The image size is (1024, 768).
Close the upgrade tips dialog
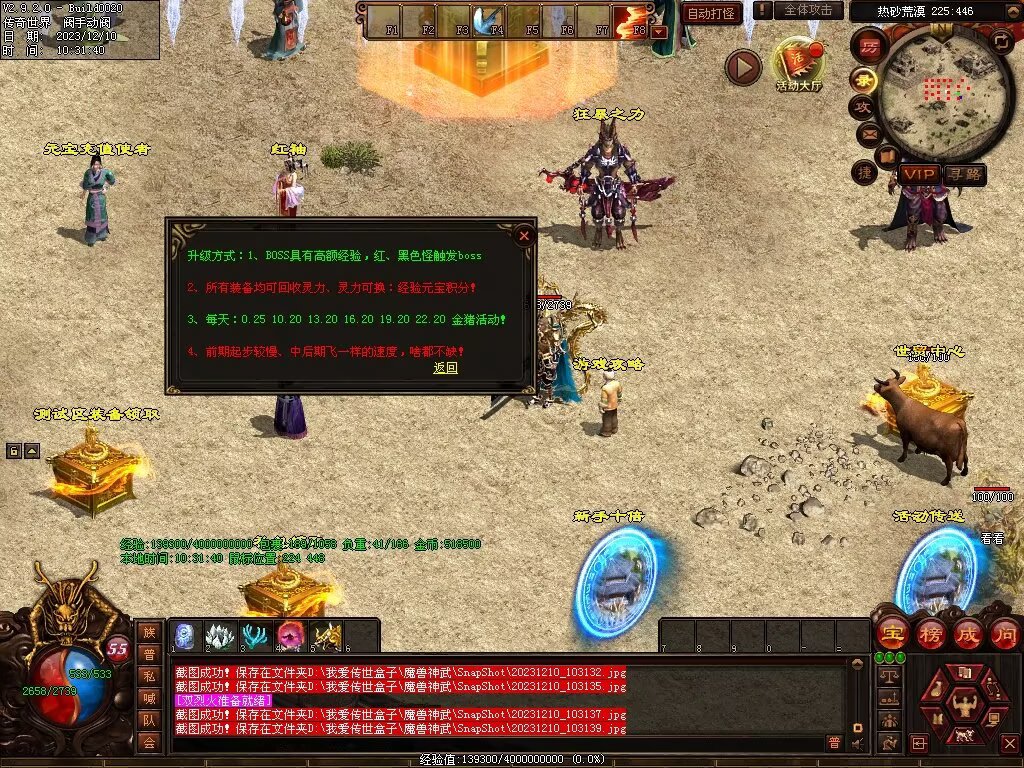(523, 236)
